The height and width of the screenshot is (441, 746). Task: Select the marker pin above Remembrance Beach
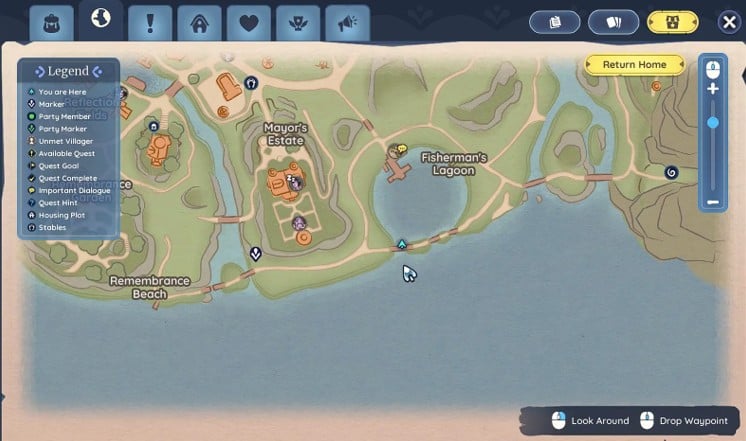256,253
